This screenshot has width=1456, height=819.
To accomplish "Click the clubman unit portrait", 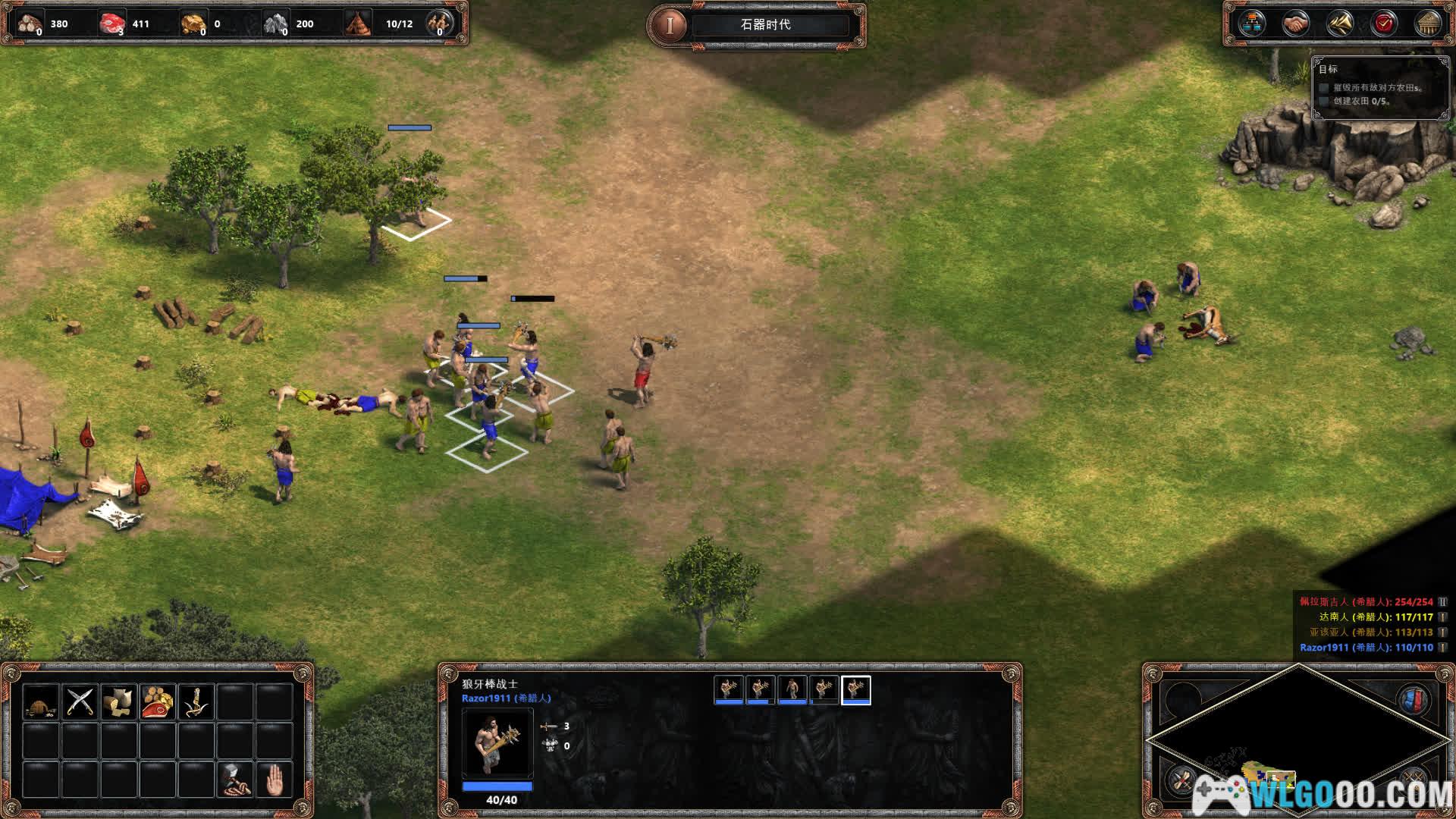I will [x=497, y=743].
